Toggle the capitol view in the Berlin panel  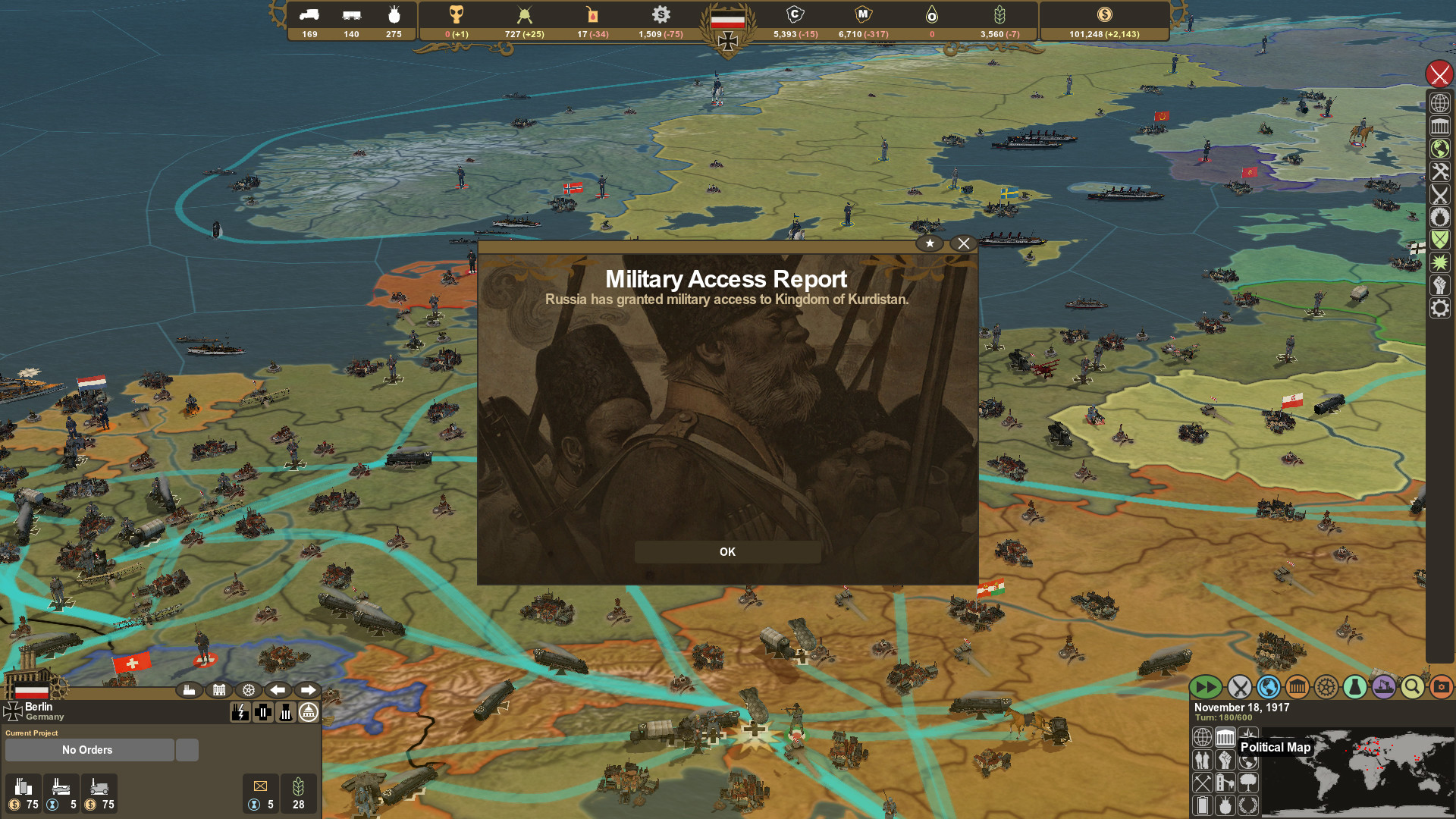click(309, 713)
